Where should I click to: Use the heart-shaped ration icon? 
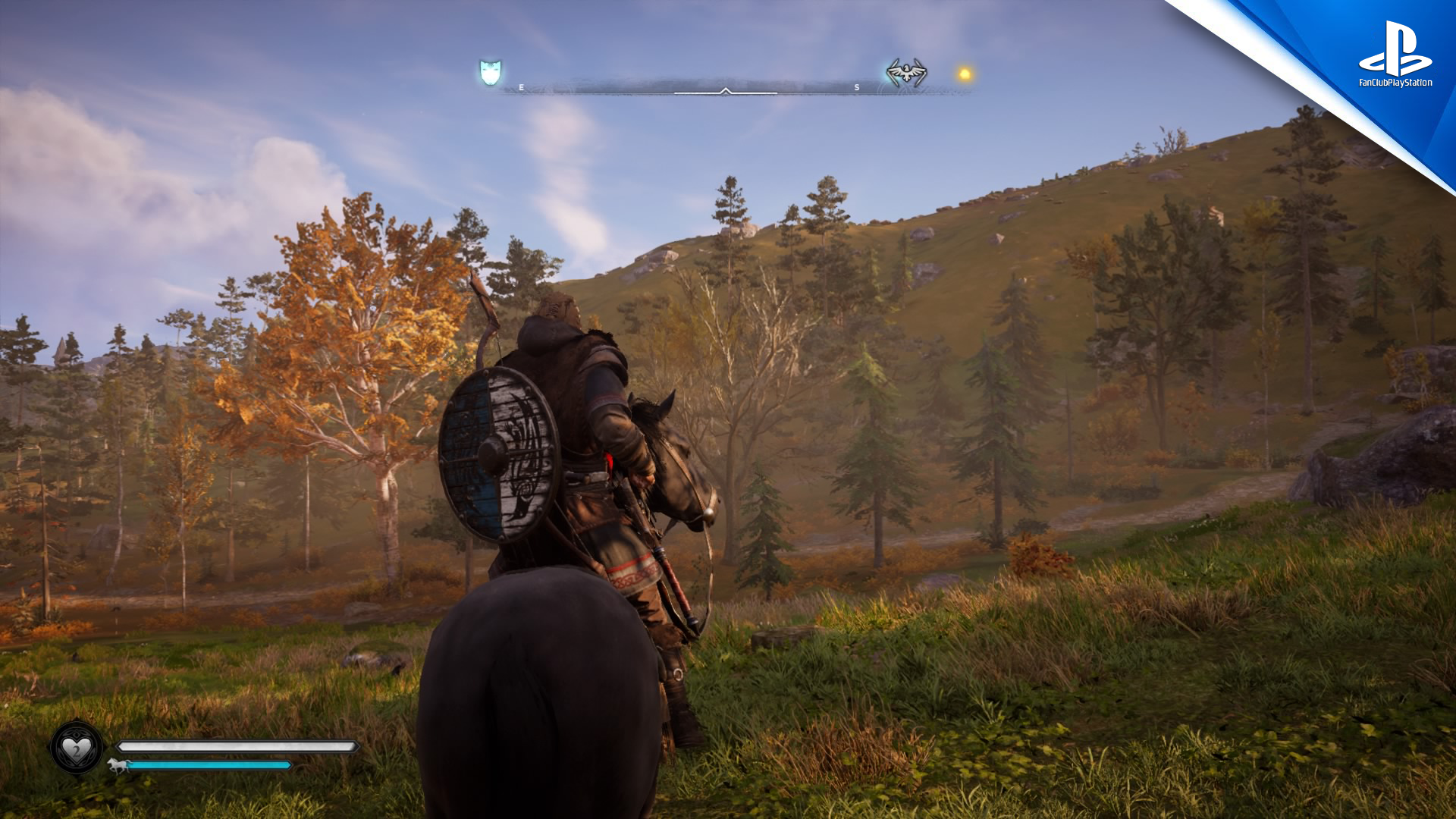pos(77,749)
